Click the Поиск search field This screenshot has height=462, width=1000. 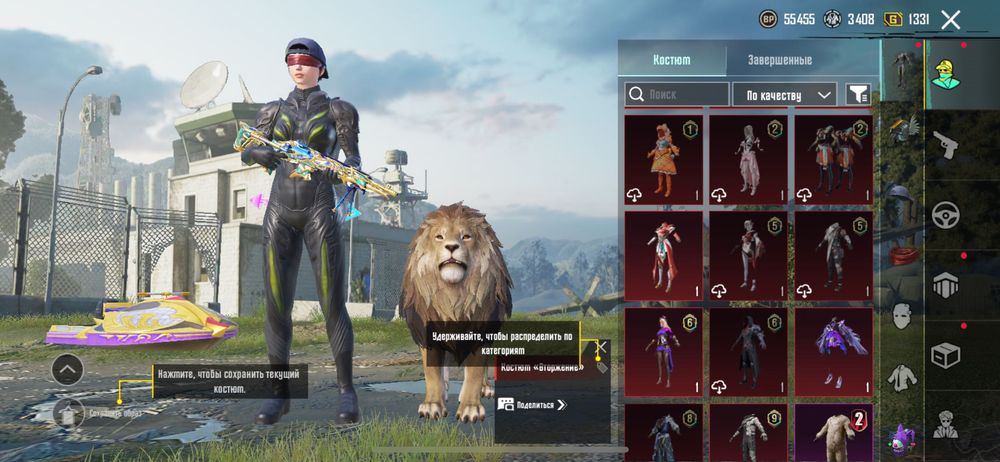tap(677, 94)
